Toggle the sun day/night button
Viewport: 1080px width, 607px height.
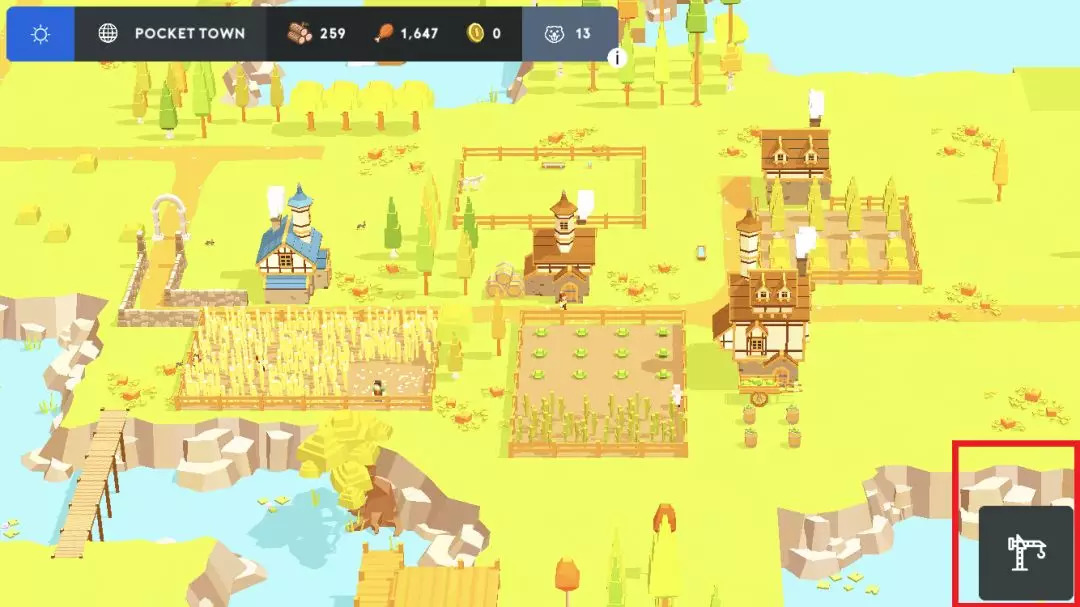pyautogui.click(x=40, y=34)
